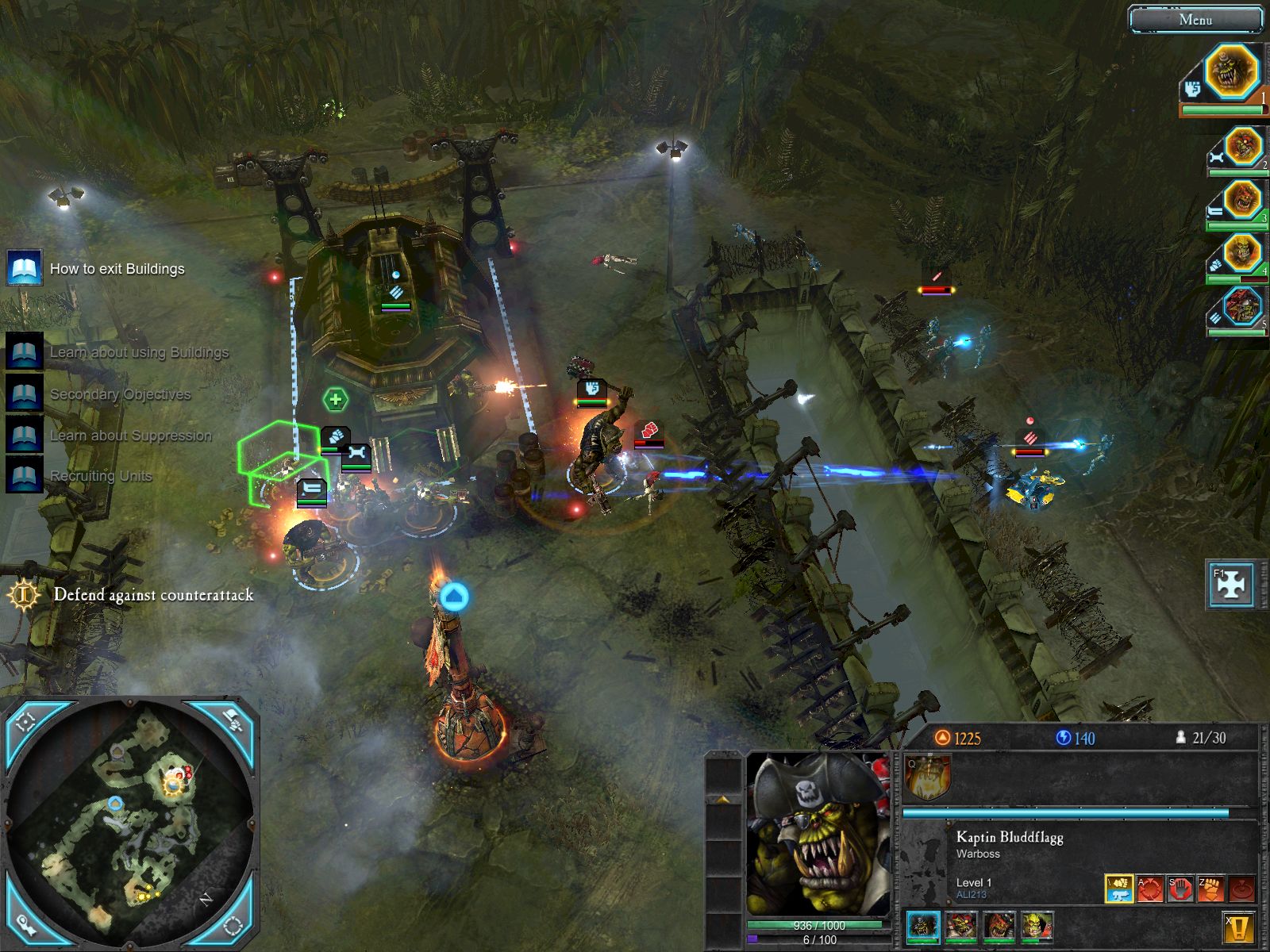Click the F1 cross button on right edge
This screenshot has height=952, width=1270.
point(1230,585)
